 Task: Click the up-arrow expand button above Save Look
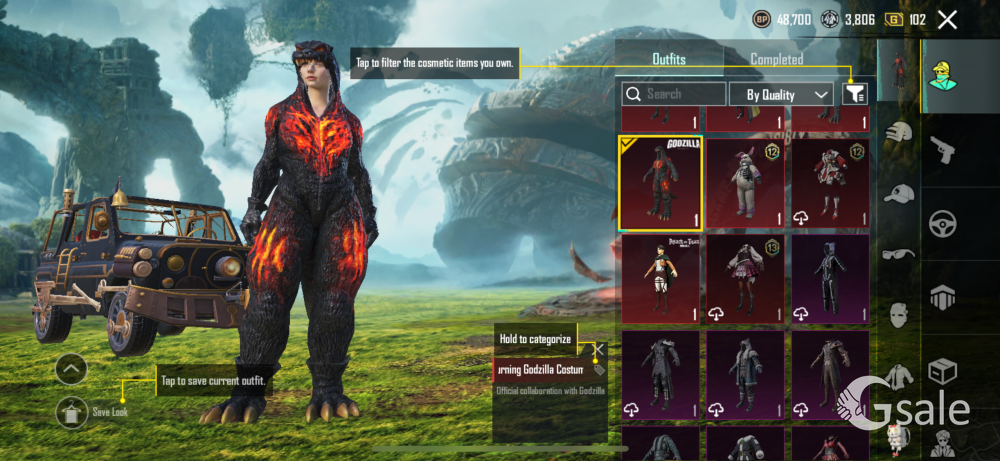71,369
